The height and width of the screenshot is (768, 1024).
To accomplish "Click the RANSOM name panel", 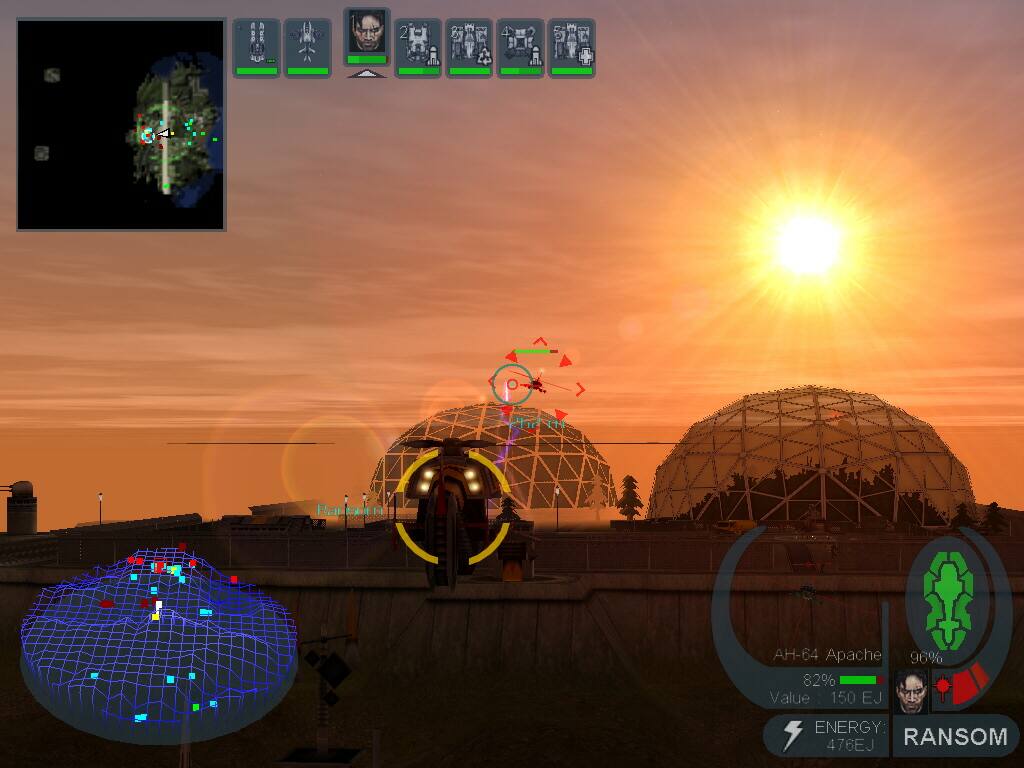I will click(955, 737).
